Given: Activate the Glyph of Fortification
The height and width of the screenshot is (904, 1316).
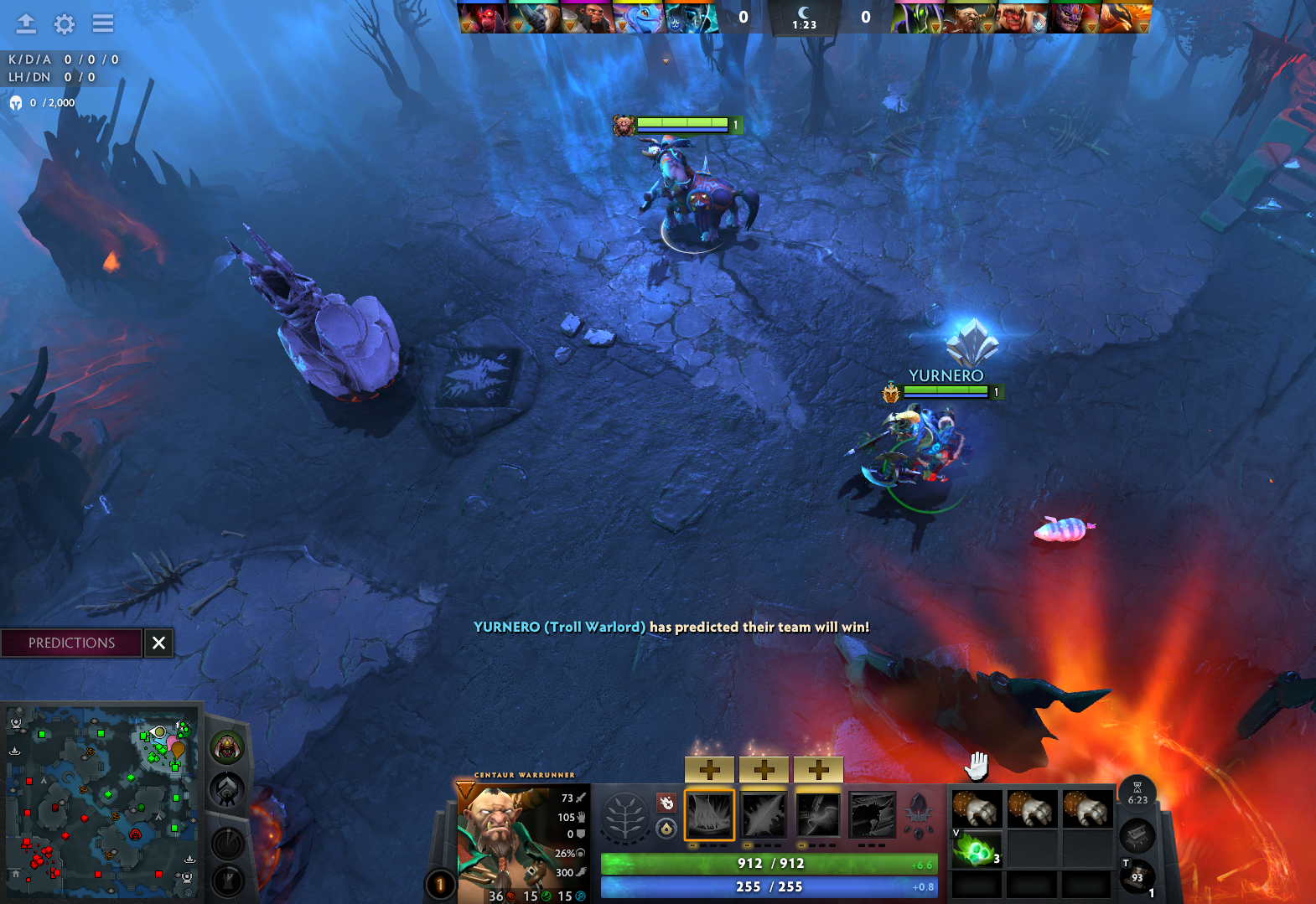Looking at the screenshot, I should (x=228, y=880).
